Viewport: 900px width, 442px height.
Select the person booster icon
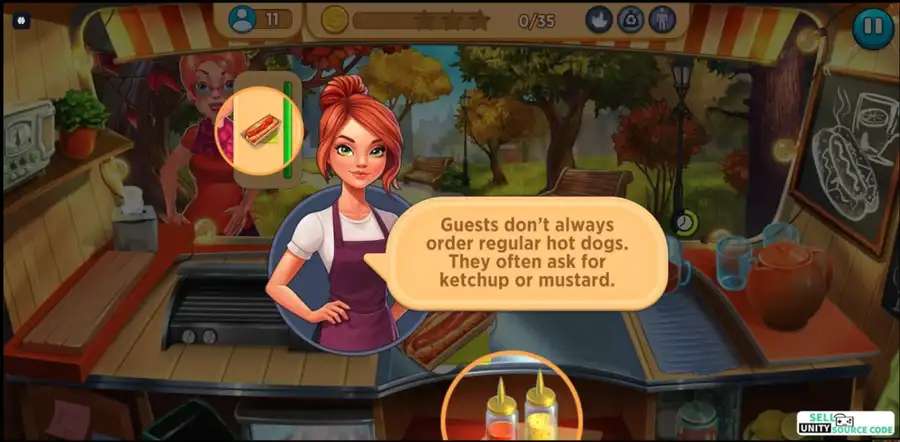pyautogui.click(x=662, y=19)
